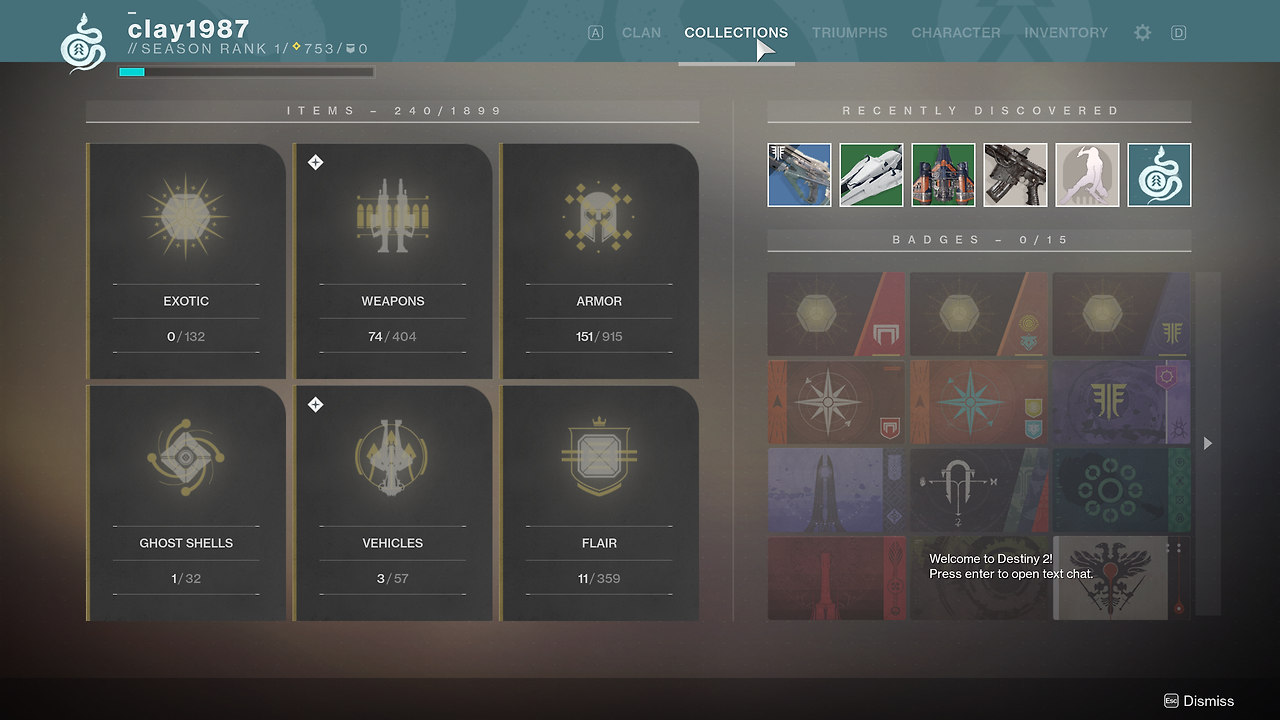This screenshot has width=1280, height=720.
Task: View the dancing figure emote thumbnail
Action: tap(1087, 175)
